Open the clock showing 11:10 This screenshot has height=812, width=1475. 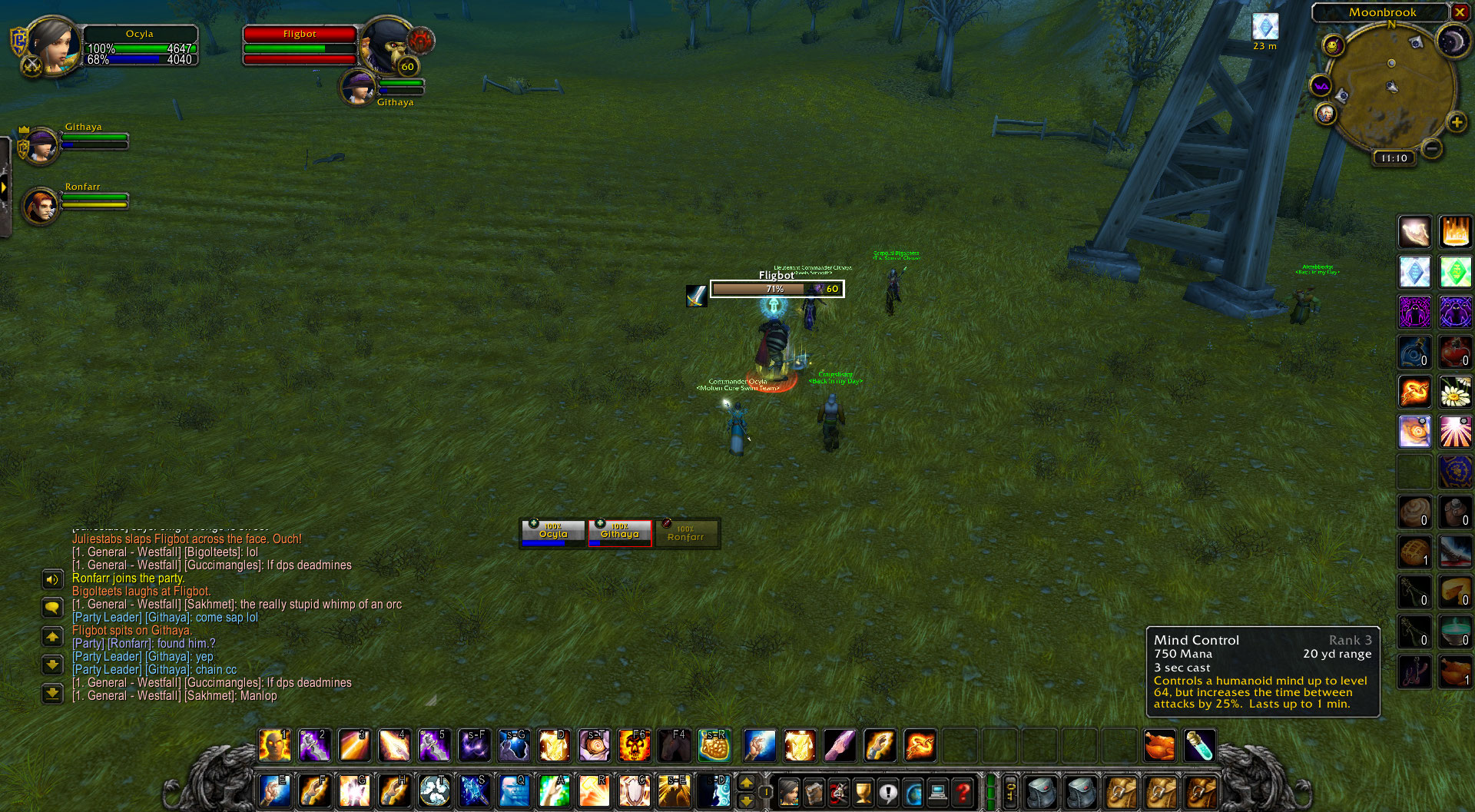coord(1394,158)
